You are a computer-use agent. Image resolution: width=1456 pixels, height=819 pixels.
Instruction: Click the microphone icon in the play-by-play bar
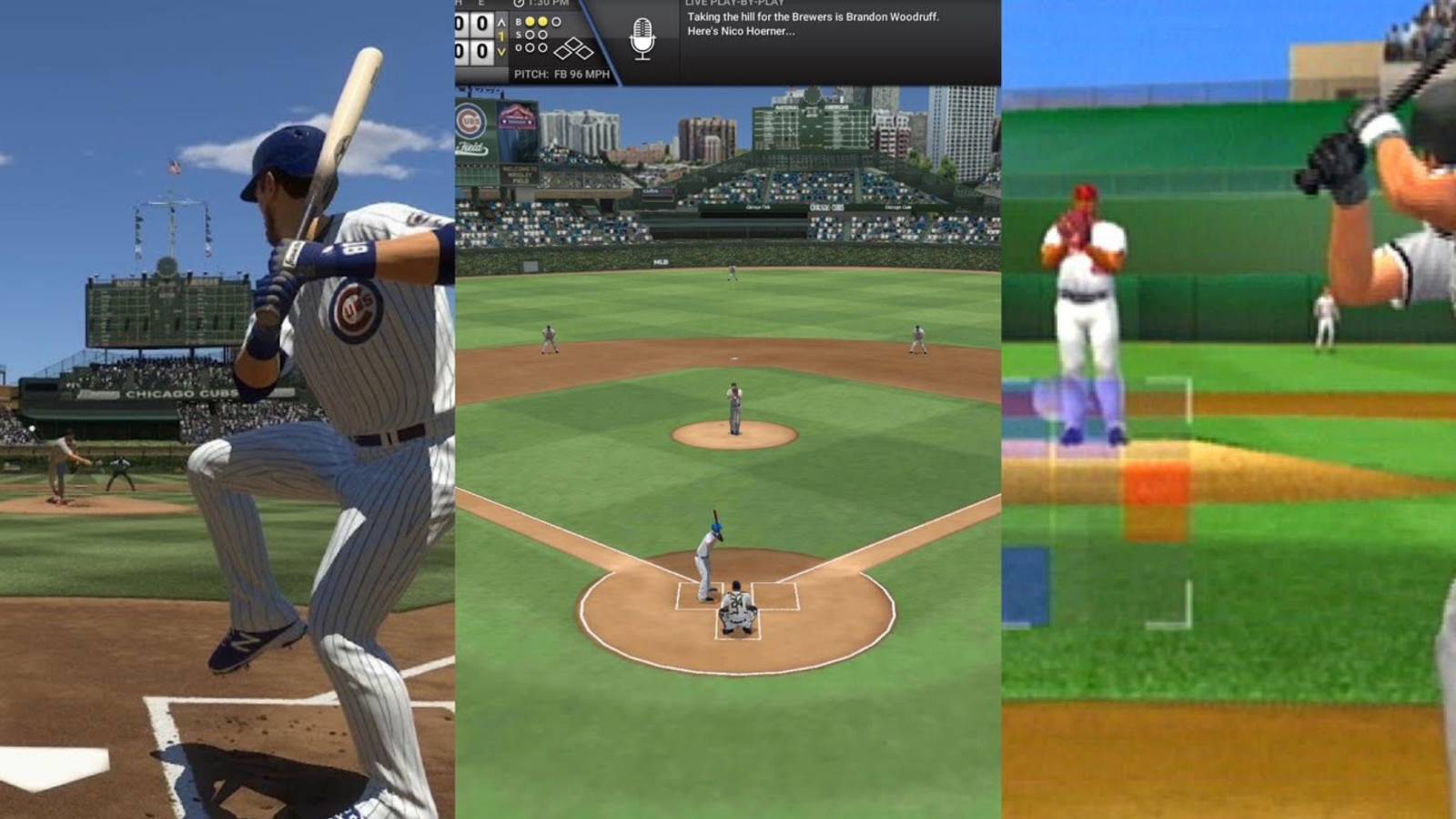pos(643,40)
